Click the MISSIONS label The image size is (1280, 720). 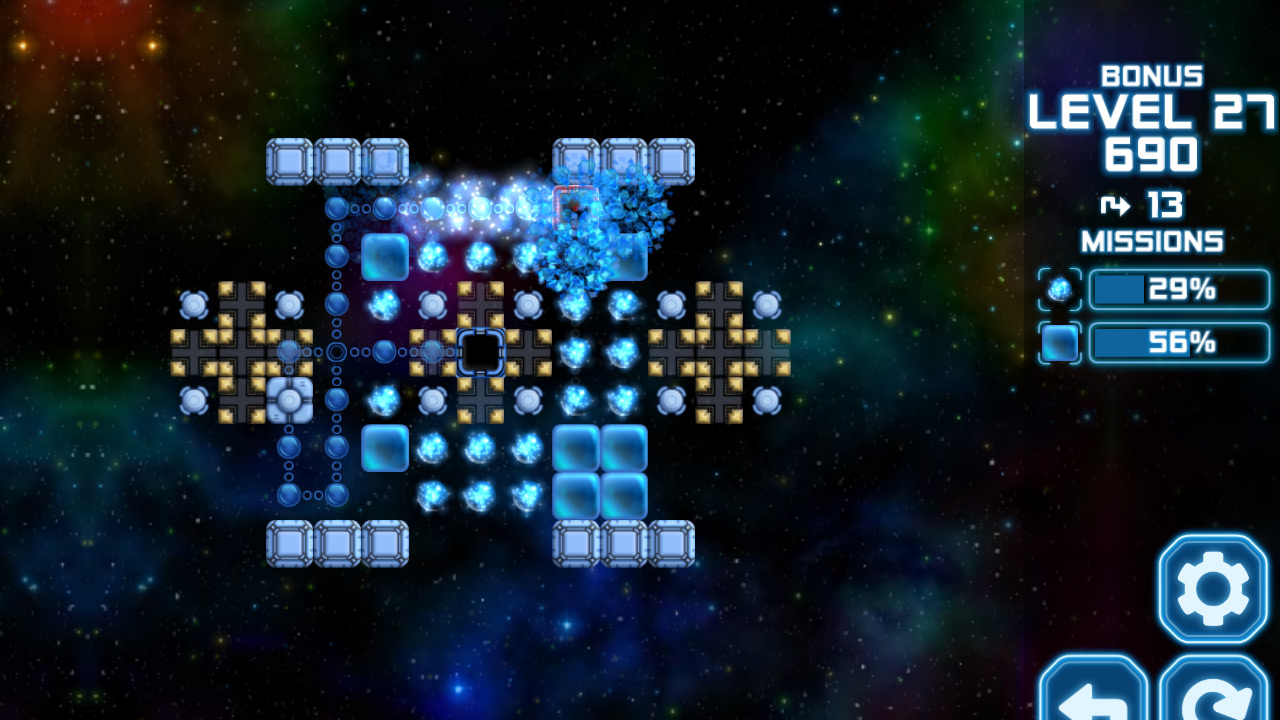[x=1153, y=241]
